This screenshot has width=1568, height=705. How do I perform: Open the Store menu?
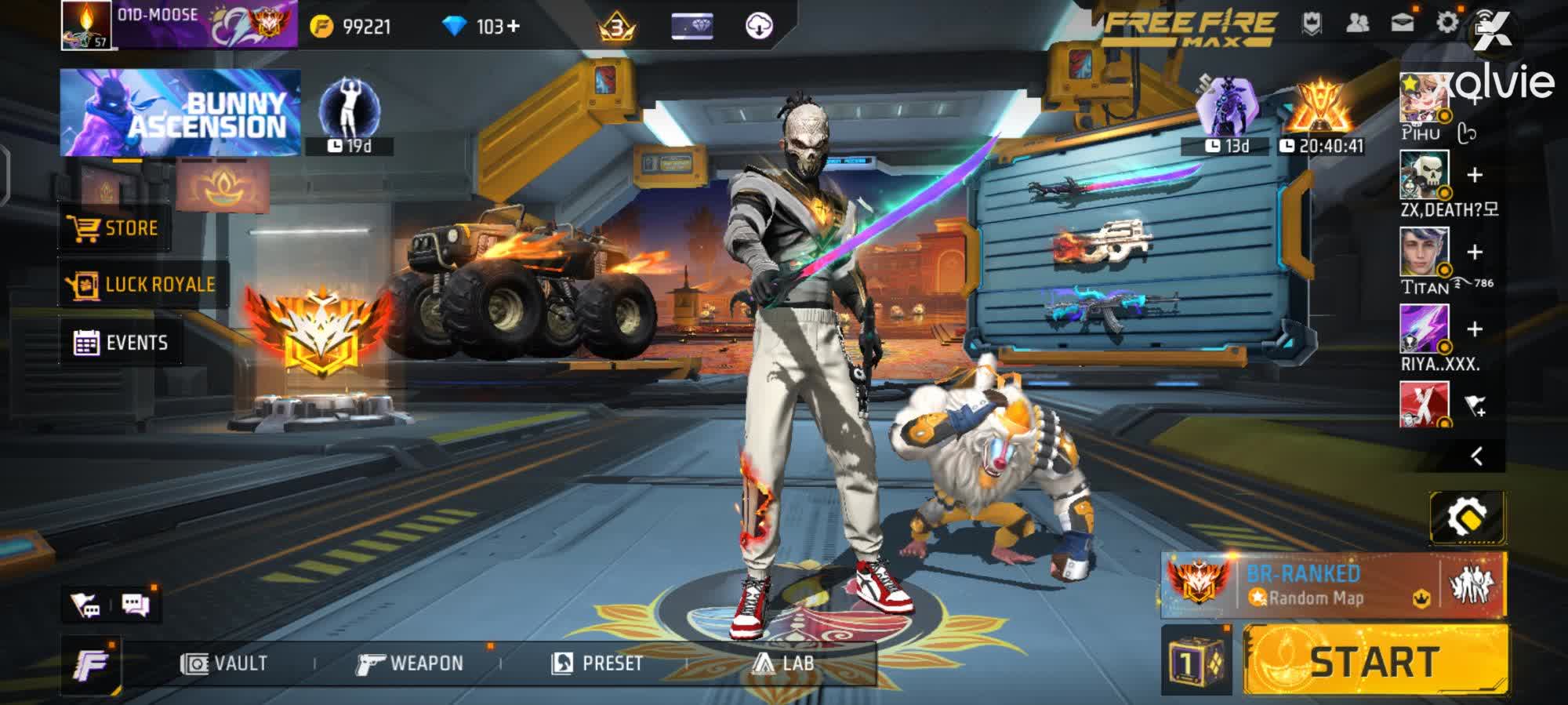point(114,228)
